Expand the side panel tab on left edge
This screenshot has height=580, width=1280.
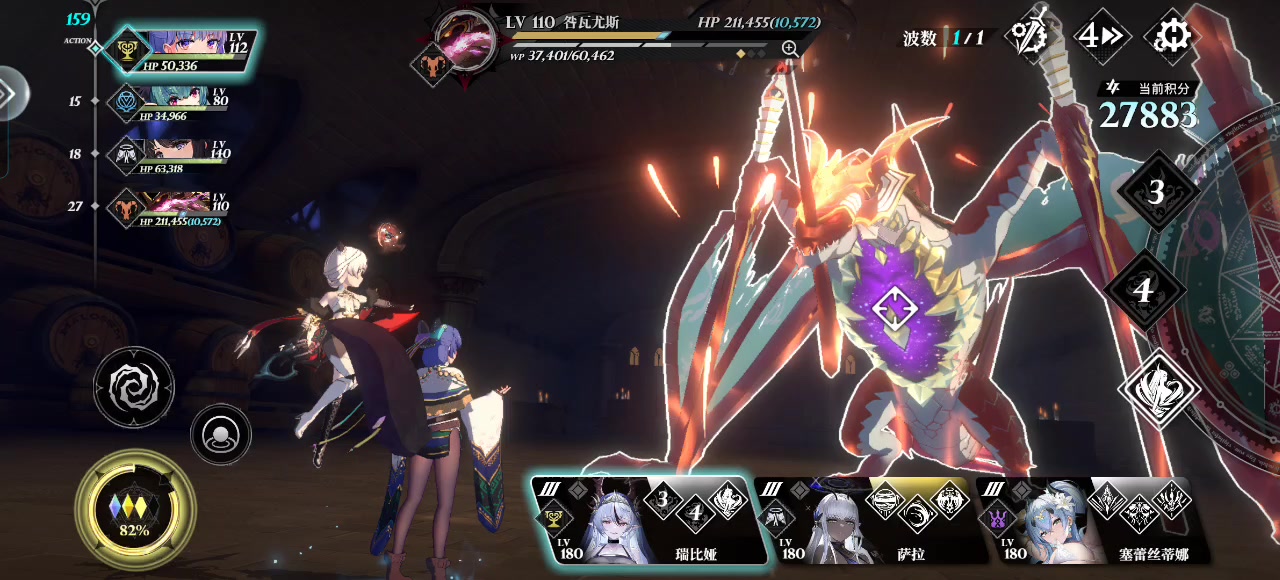10,93
